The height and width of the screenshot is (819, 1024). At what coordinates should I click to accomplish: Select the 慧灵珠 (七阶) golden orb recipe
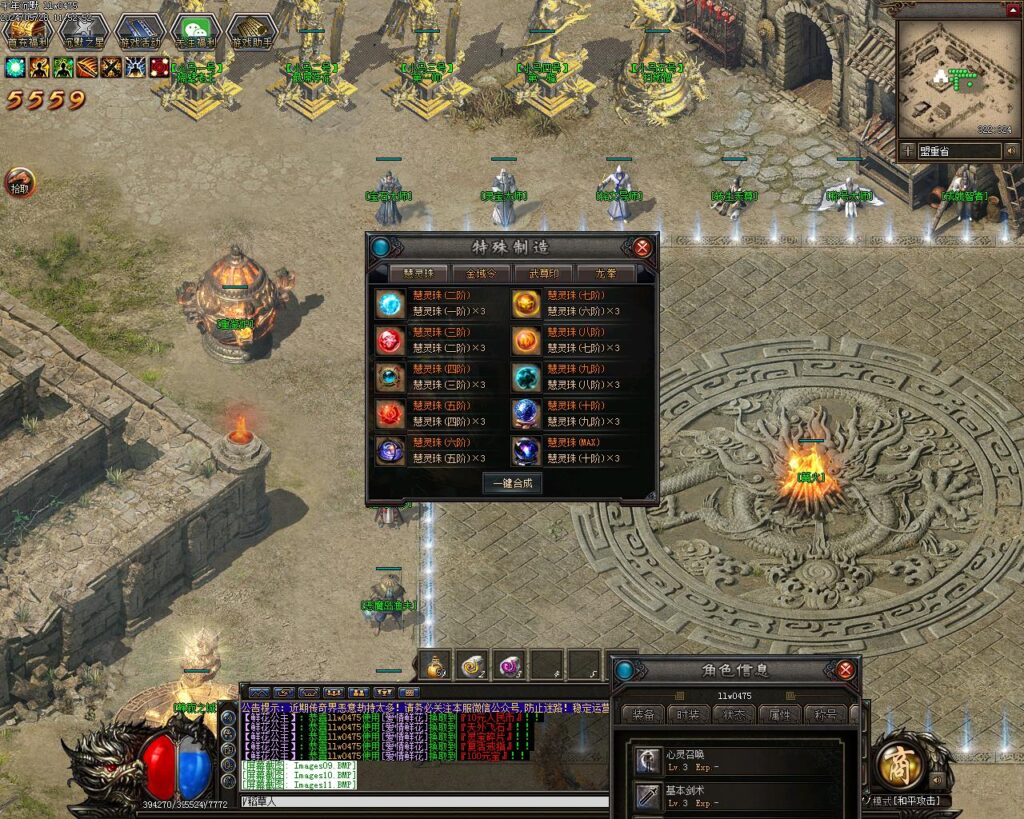click(x=526, y=303)
